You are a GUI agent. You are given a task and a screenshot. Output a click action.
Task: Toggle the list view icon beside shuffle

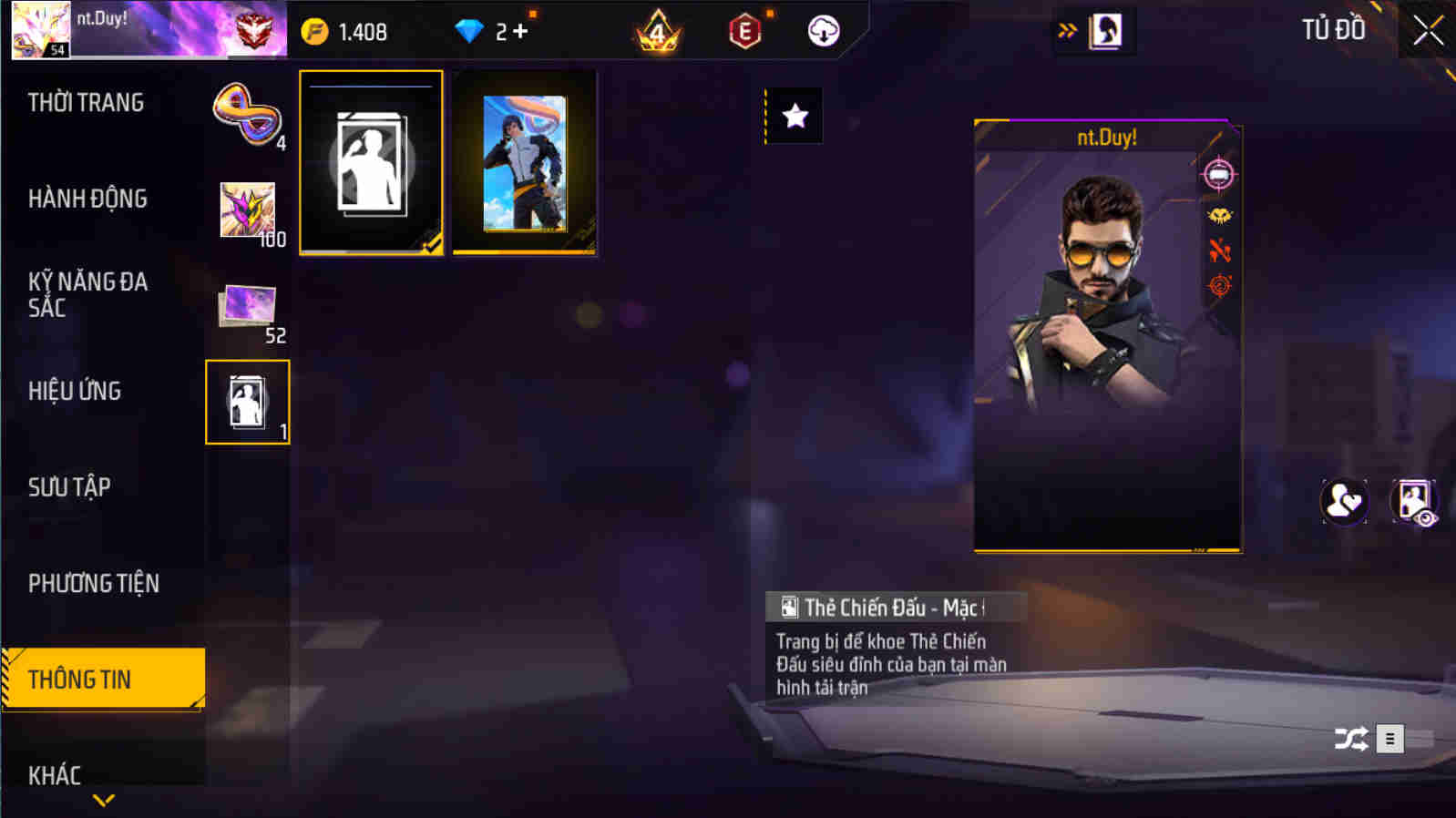click(x=1389, y=739)
